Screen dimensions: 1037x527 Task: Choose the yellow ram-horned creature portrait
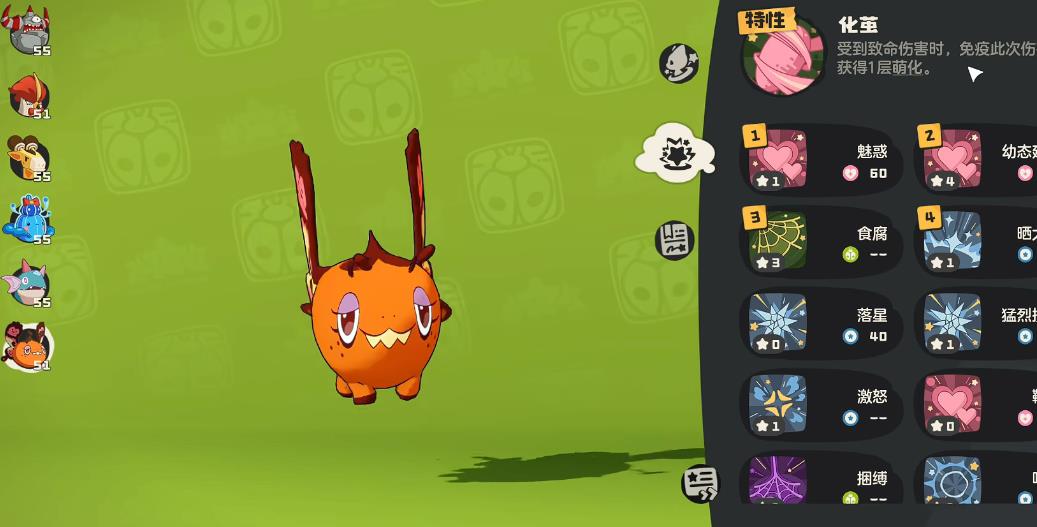coord(29,158)
